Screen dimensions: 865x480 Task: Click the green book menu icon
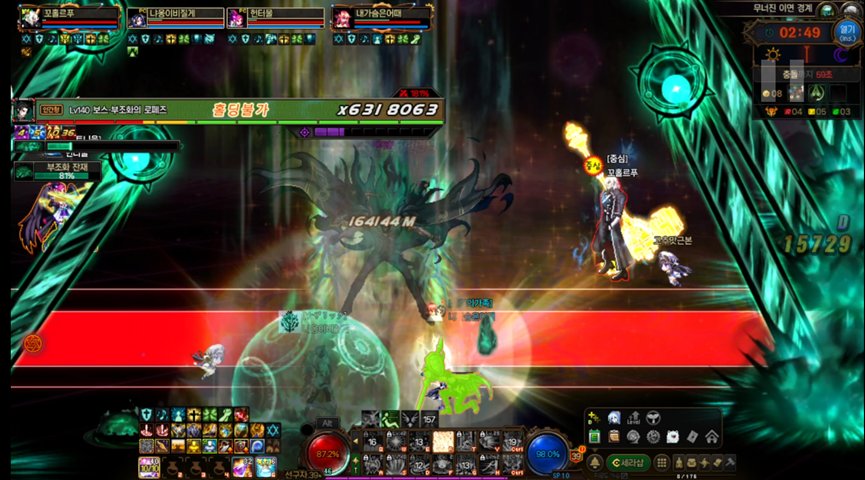[x=594, y=436]
